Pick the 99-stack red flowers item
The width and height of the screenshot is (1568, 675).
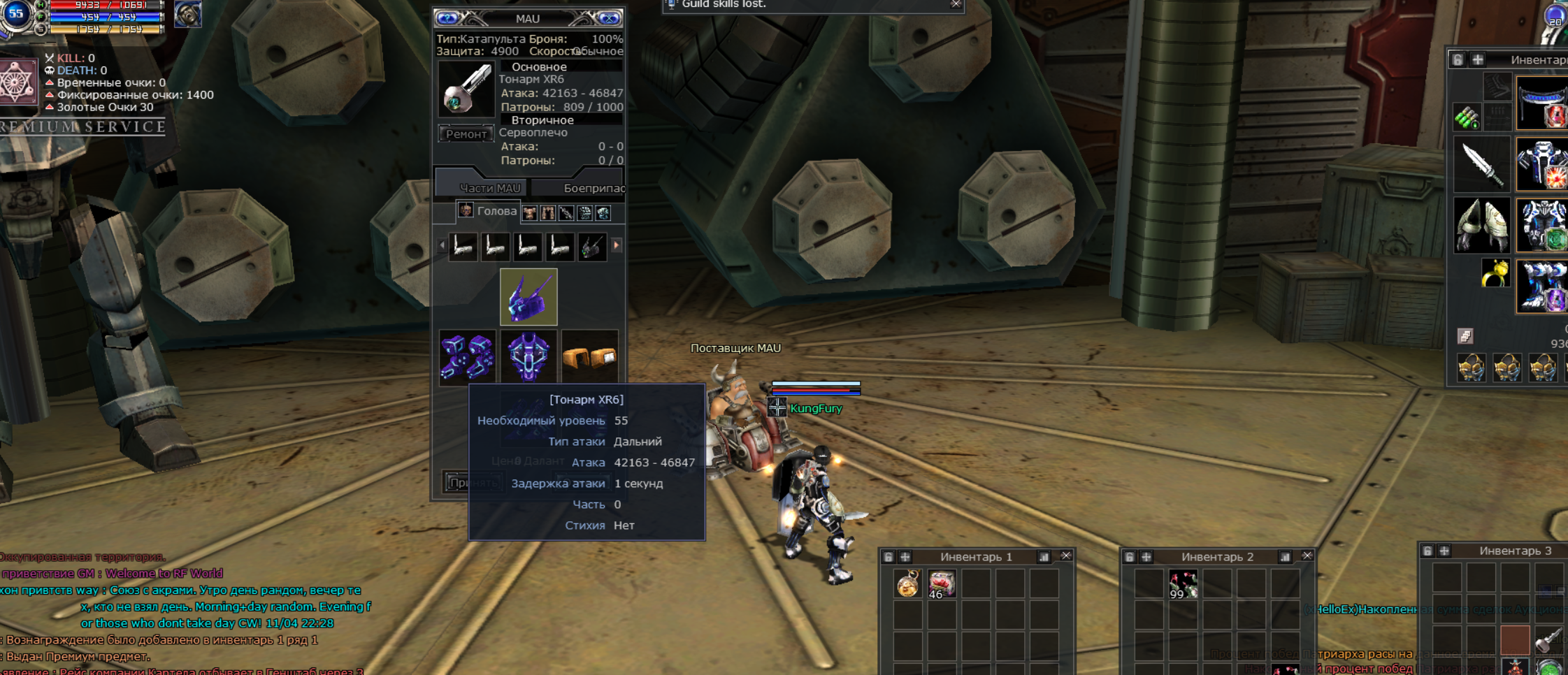1183,583
